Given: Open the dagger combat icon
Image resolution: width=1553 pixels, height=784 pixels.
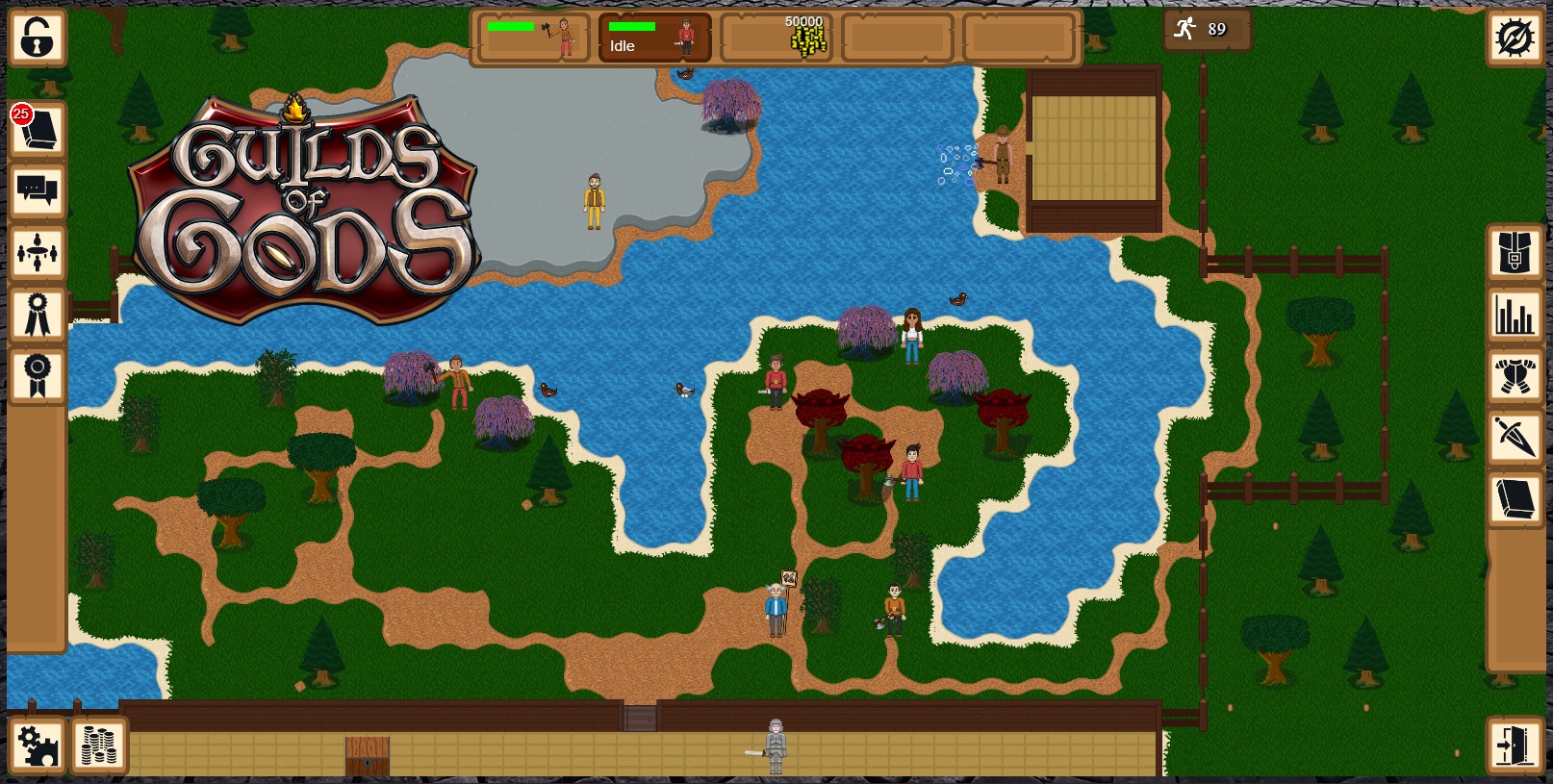Looking at the screenshot, I should tap(1515, 438).
